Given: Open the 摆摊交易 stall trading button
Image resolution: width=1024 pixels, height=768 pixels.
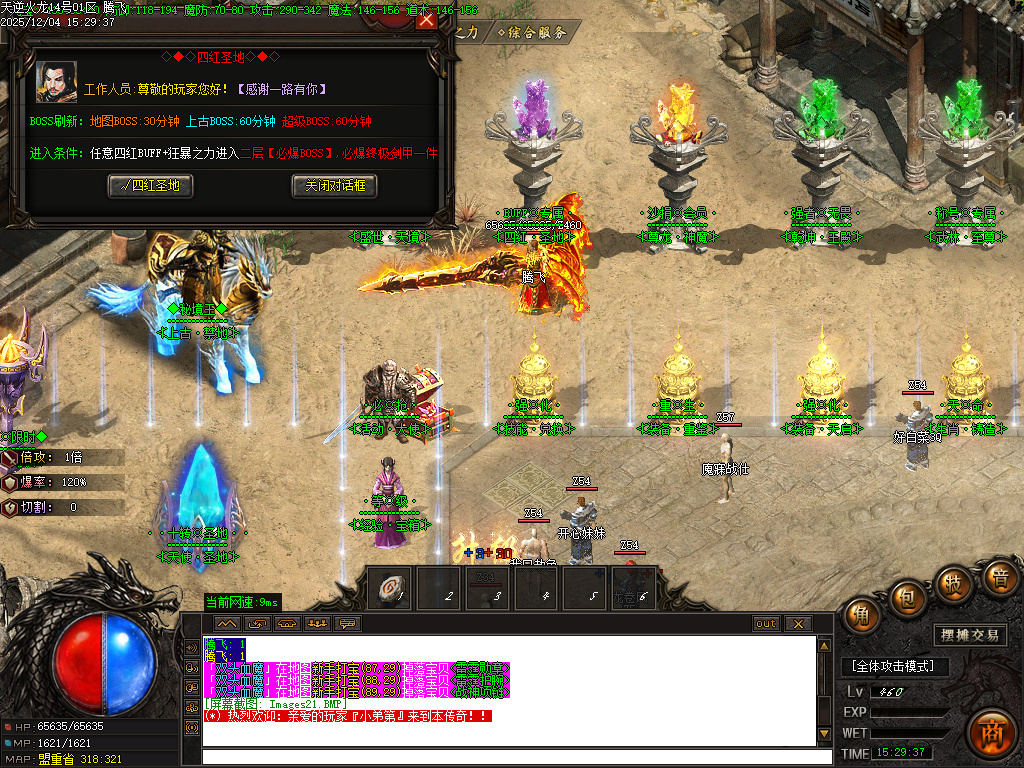Looking at the screenshot, I should tap(970, 635).
